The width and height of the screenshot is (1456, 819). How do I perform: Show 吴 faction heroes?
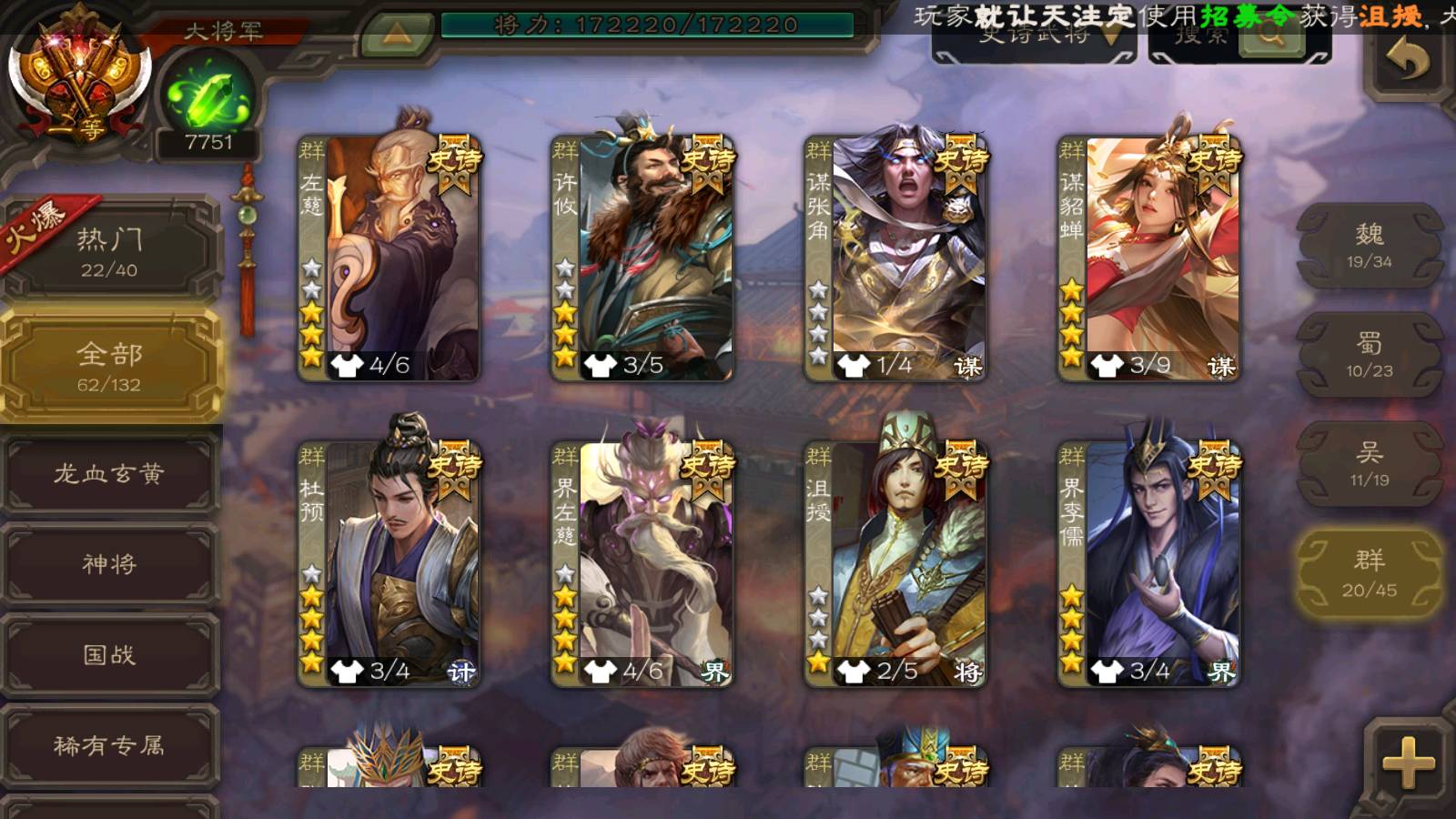pyautogui.click(x=1369, y=464)
